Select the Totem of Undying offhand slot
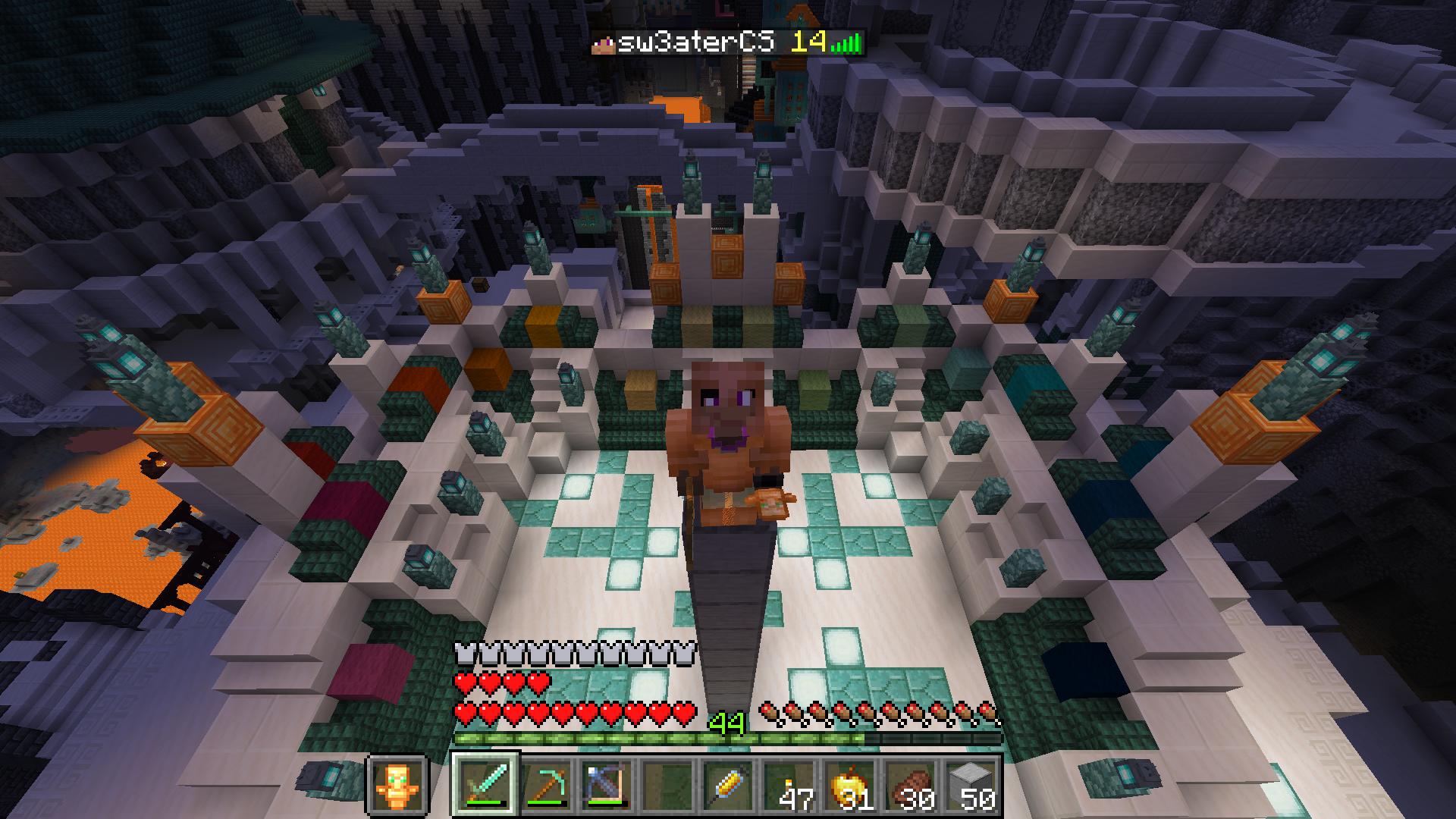The image size is (1456, 819). click(x=398, y=784)
